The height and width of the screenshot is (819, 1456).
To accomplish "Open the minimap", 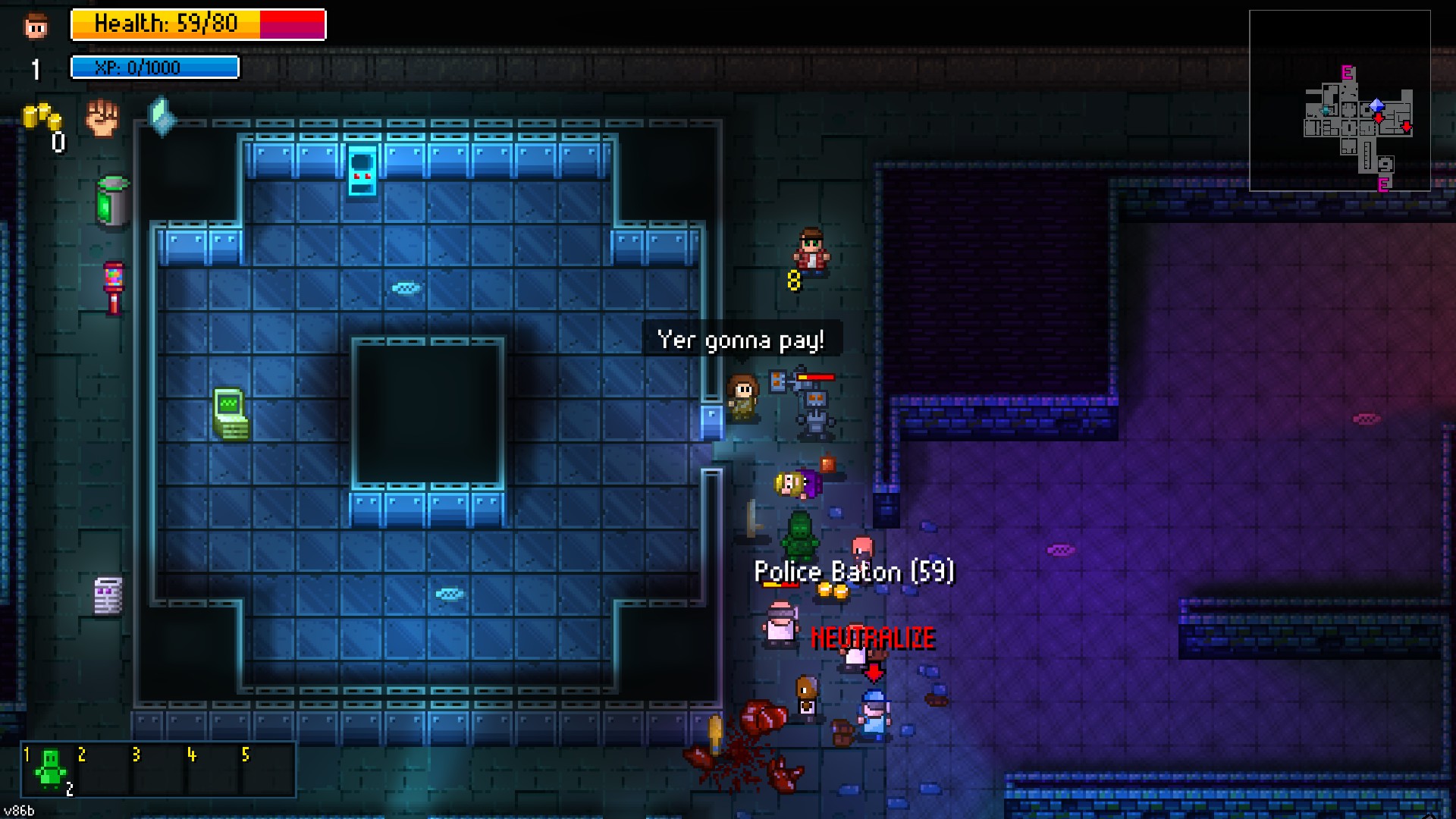I will coord(1339,100).
